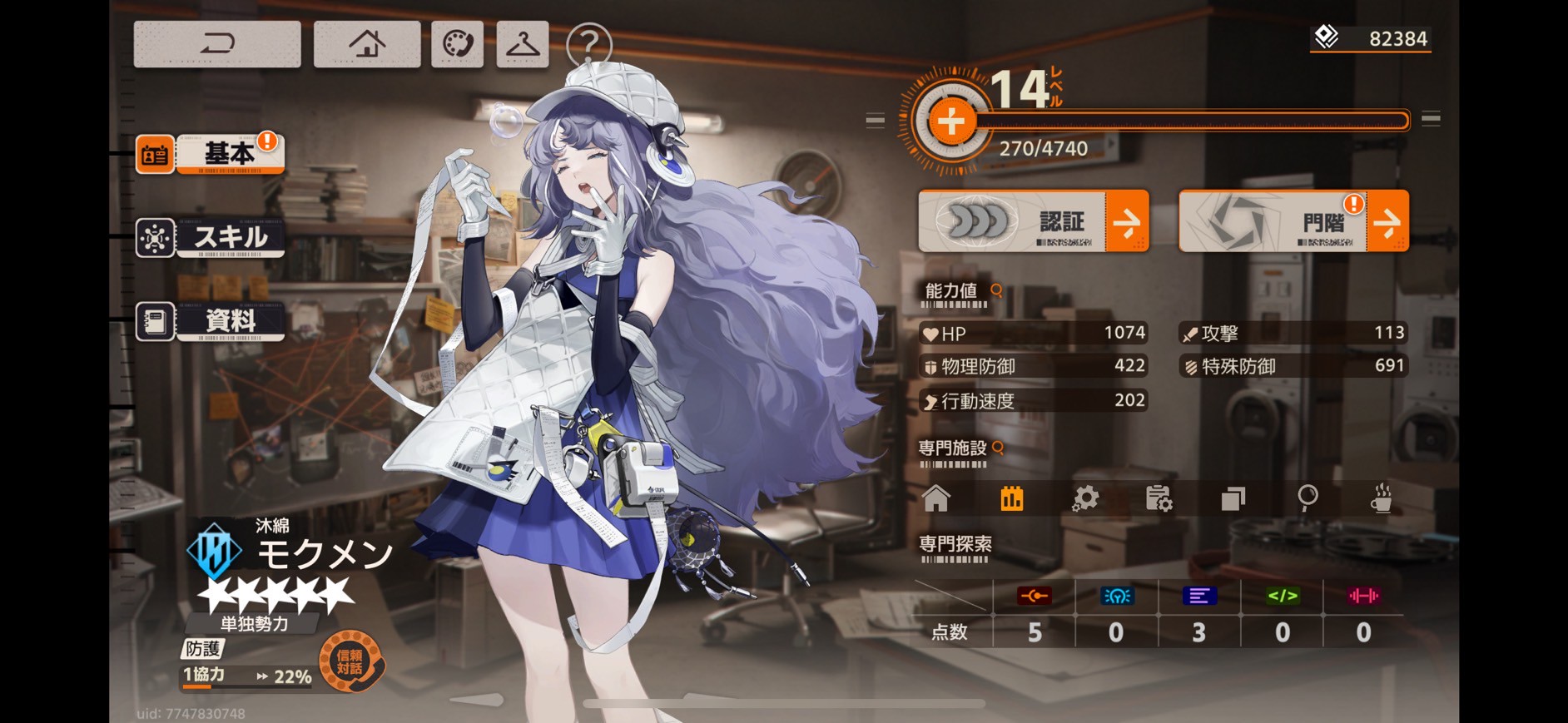Open the 門階 upgrade panel
1568x723 pixels.
1293,221
